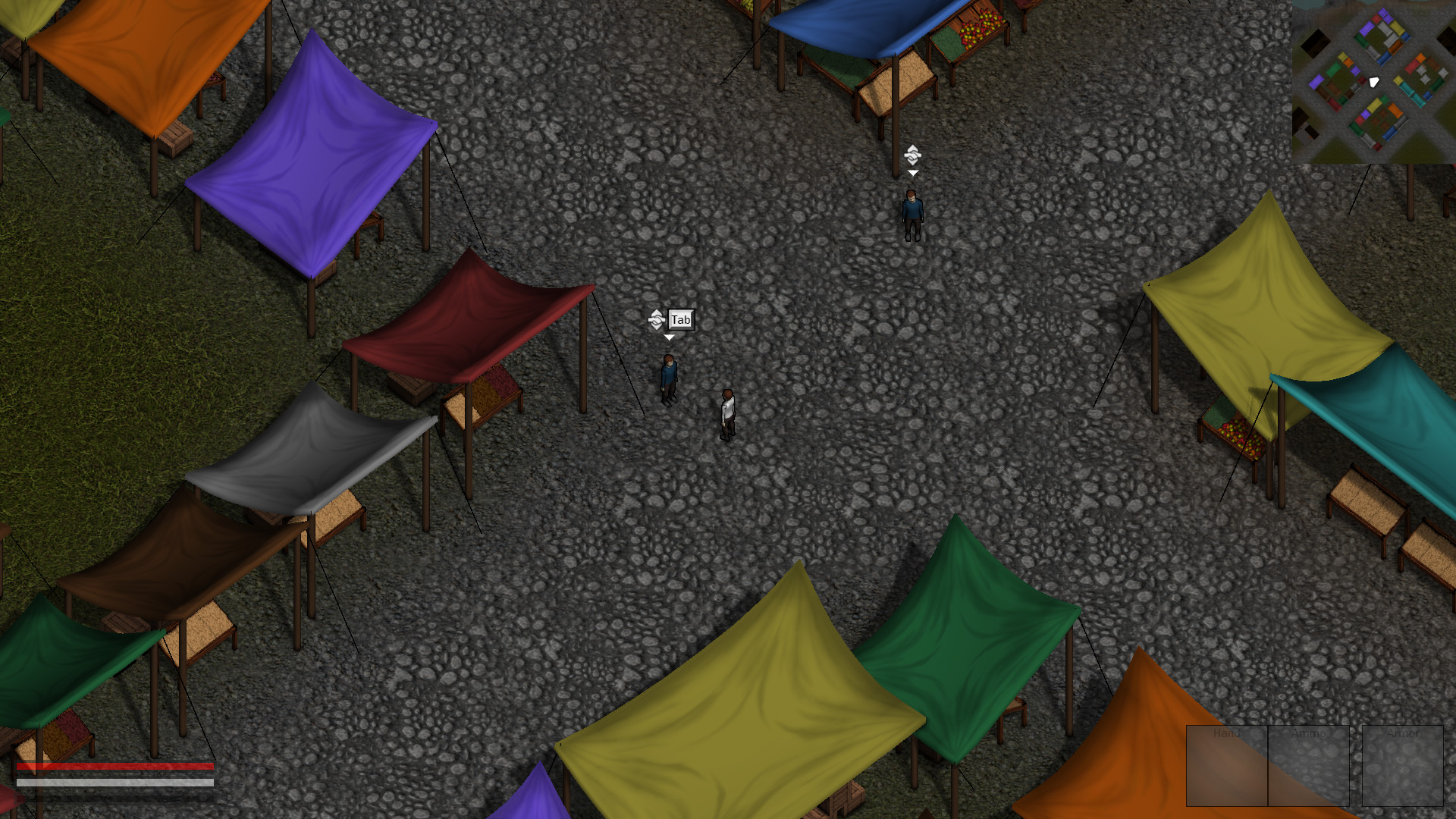Click the handshake trade icon near the red tent
Image resolution: width=1456 pixels, height=819 pixels.
pos(657,320)
